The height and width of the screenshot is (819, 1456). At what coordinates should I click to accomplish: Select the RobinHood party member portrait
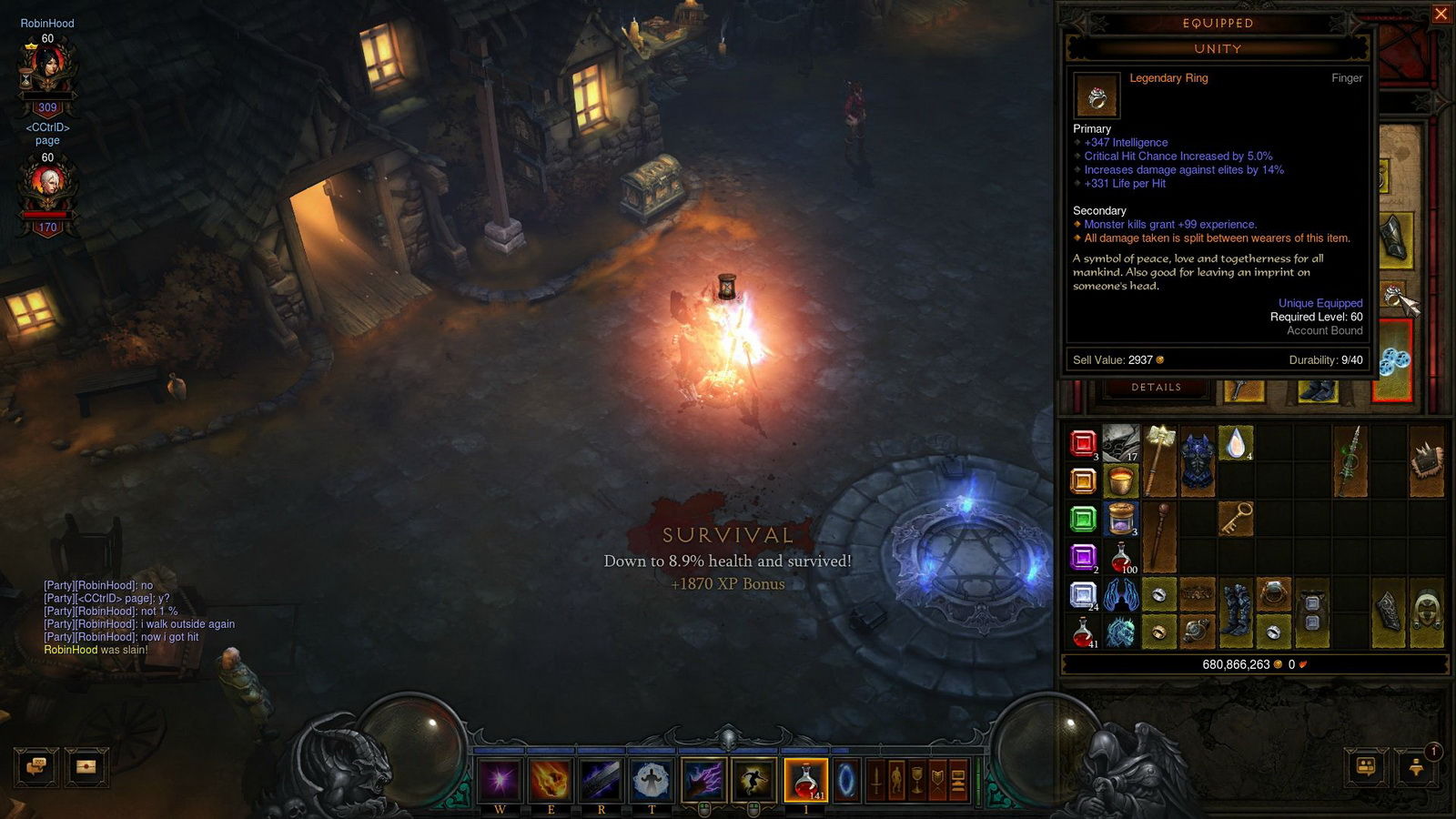coord(47,68)
